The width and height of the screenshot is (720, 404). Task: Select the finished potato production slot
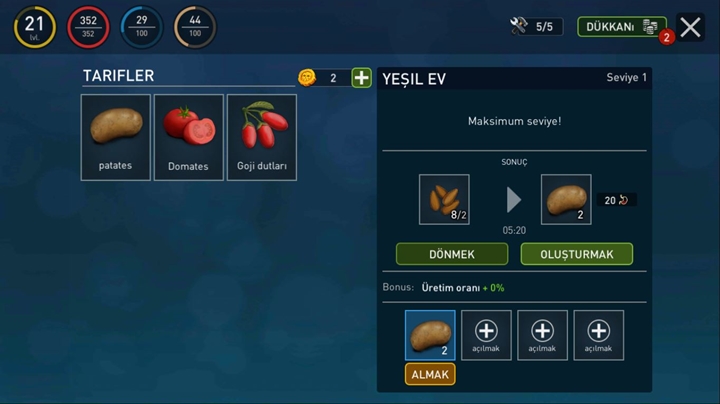coord(430,335)
